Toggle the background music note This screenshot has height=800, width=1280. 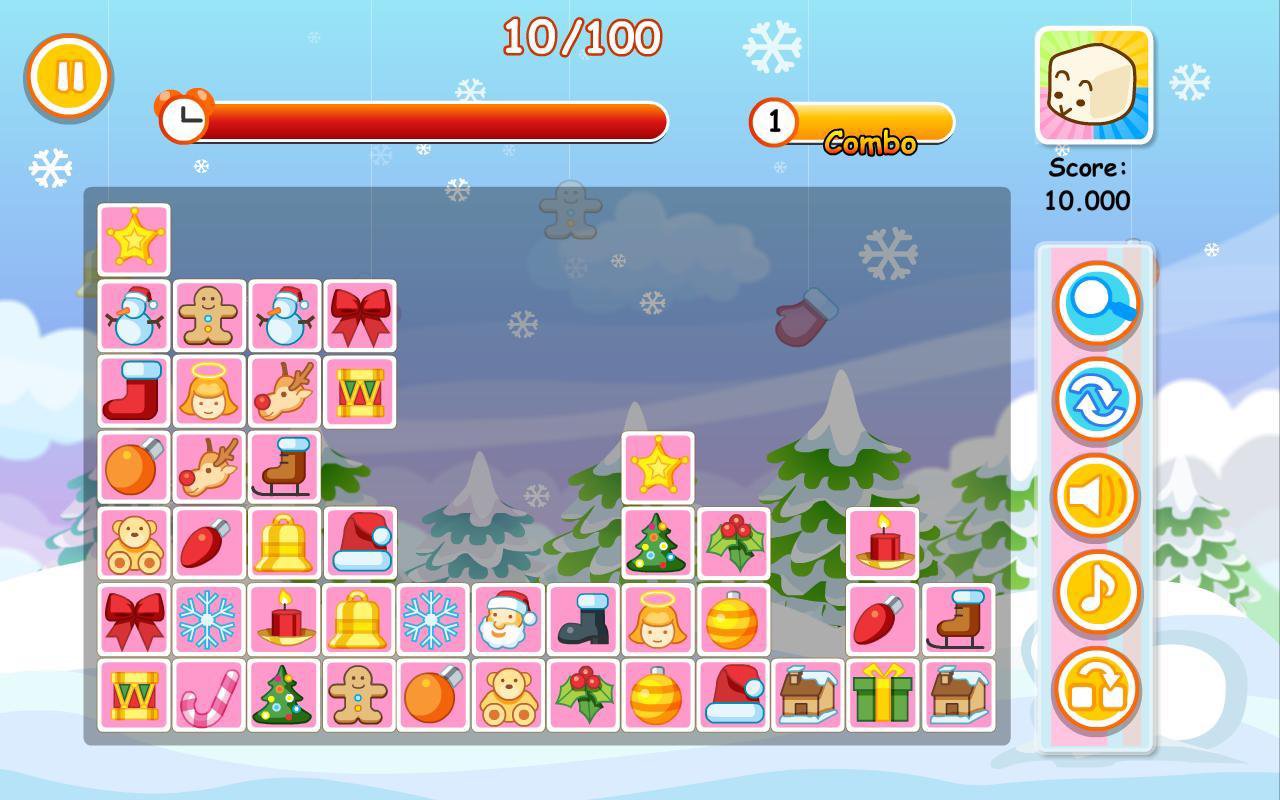tap(1097, 591)
